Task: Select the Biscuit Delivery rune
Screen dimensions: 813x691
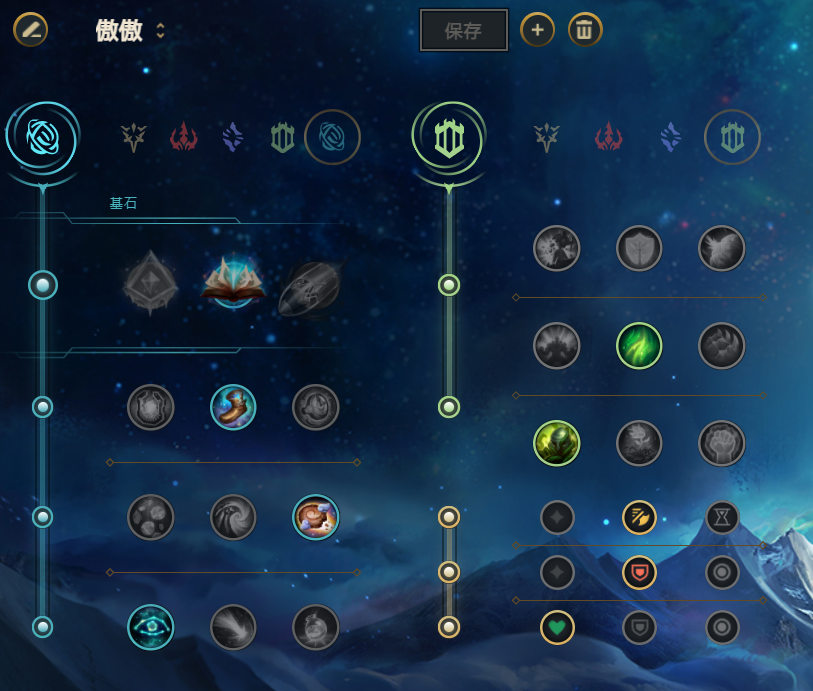Action: (315, 517)
